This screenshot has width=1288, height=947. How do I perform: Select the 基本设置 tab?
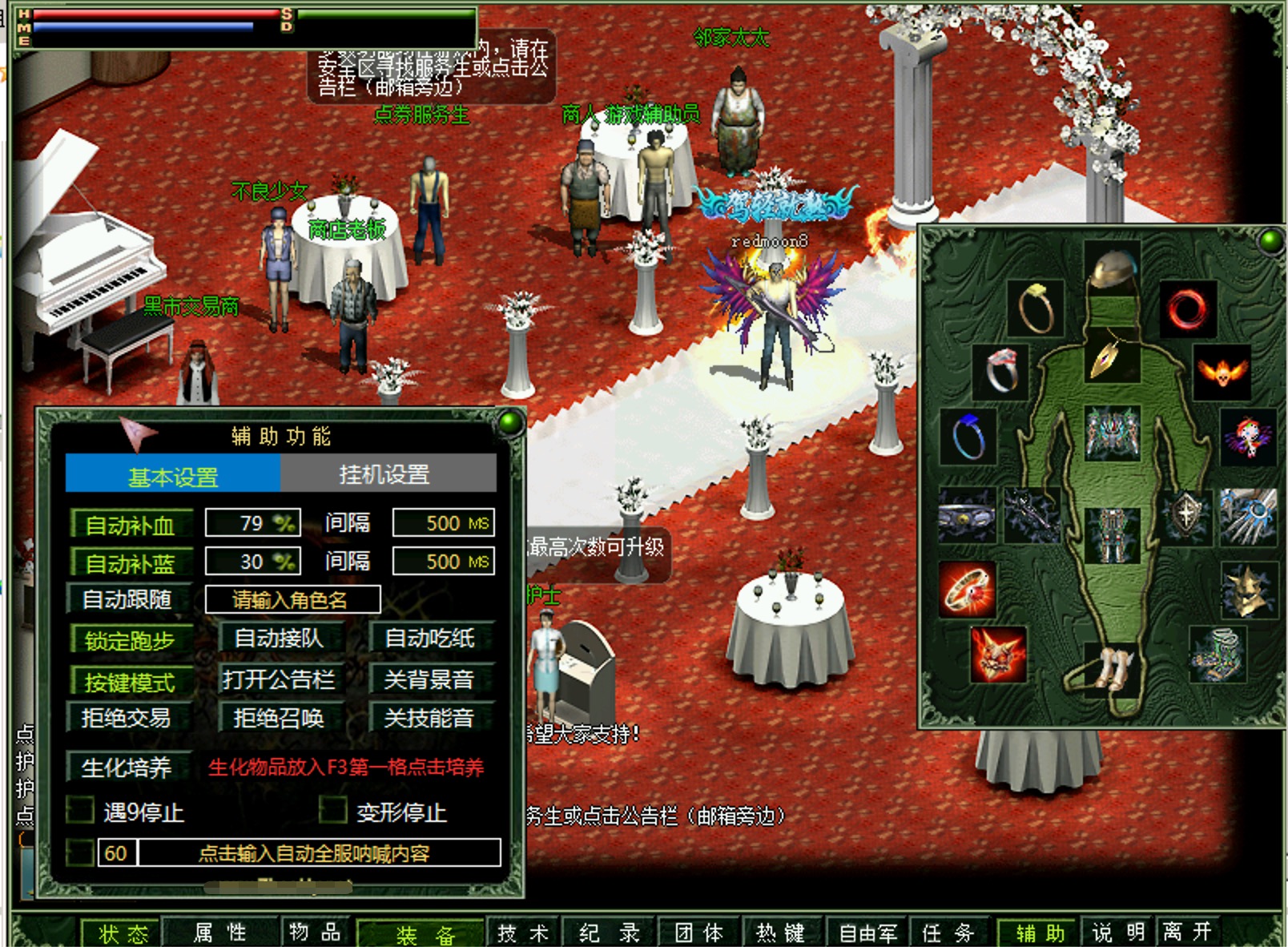coord(173,474)
